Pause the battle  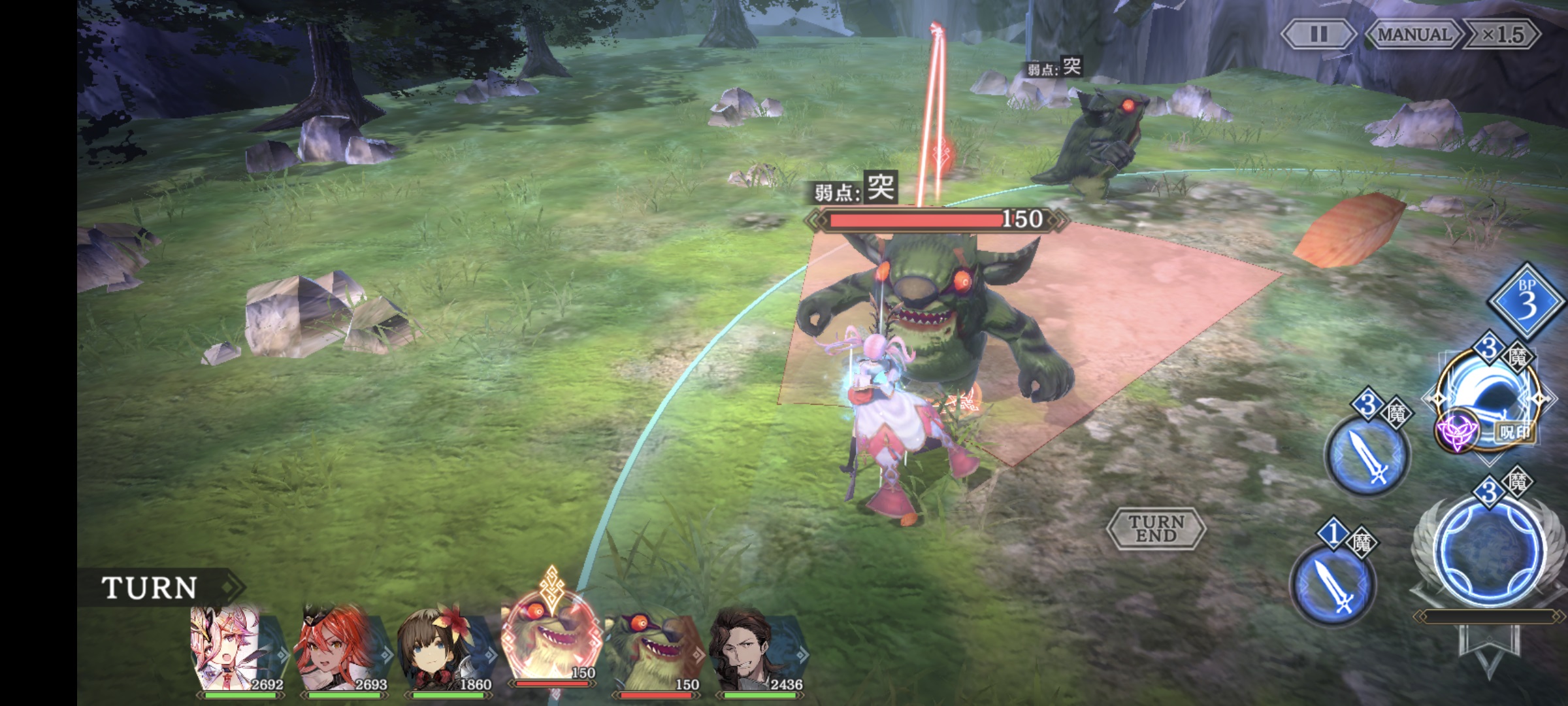pyautogui.click(x=1318, y=34)
